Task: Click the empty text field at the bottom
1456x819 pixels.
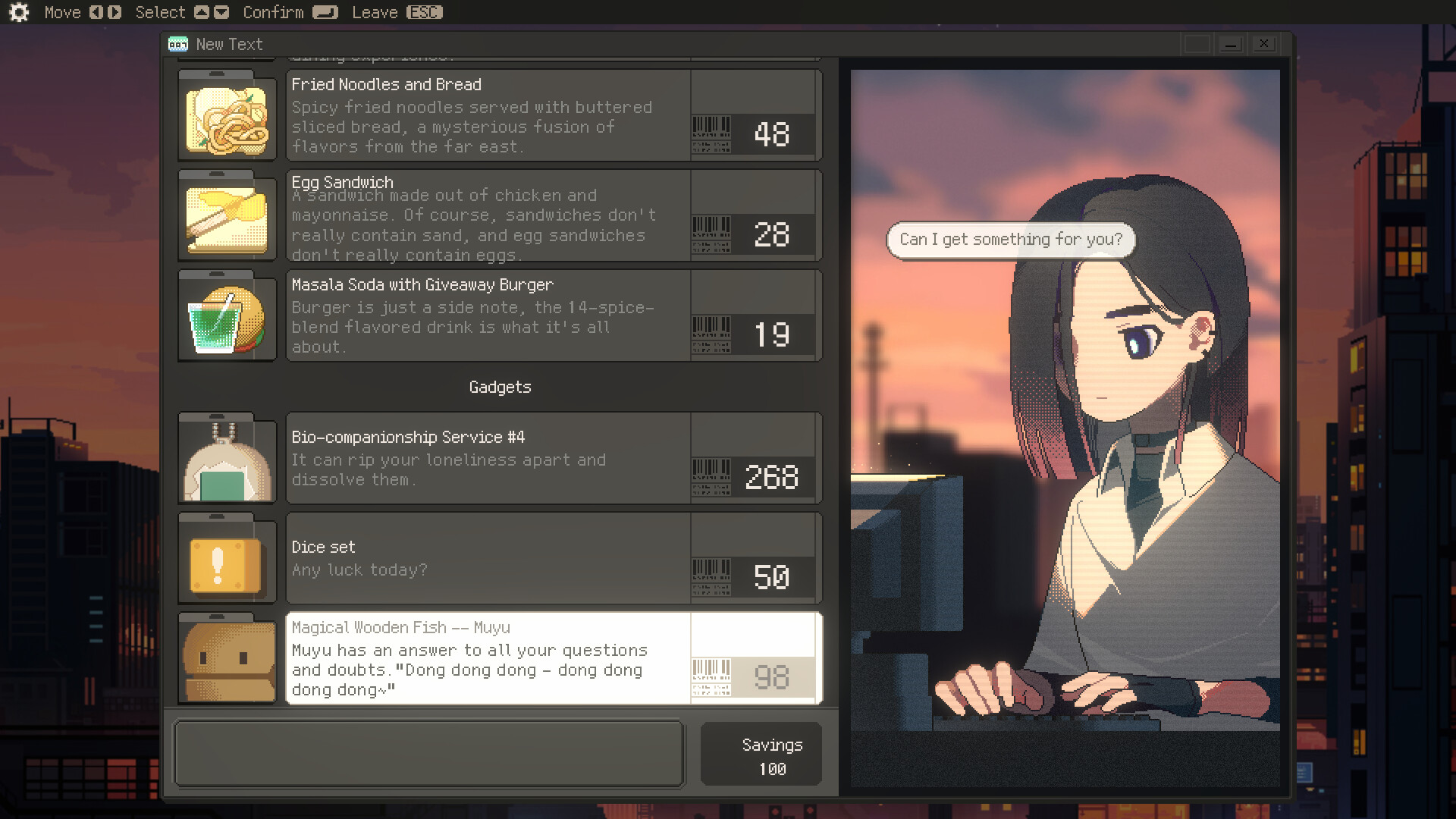Action: point(429,753)
